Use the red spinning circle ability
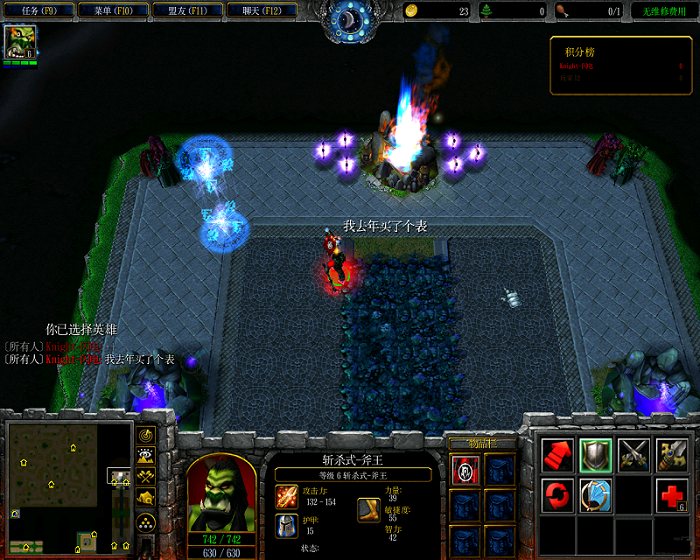Image resolution: width=700 pixels, height=560 pixels. point(557,494)
